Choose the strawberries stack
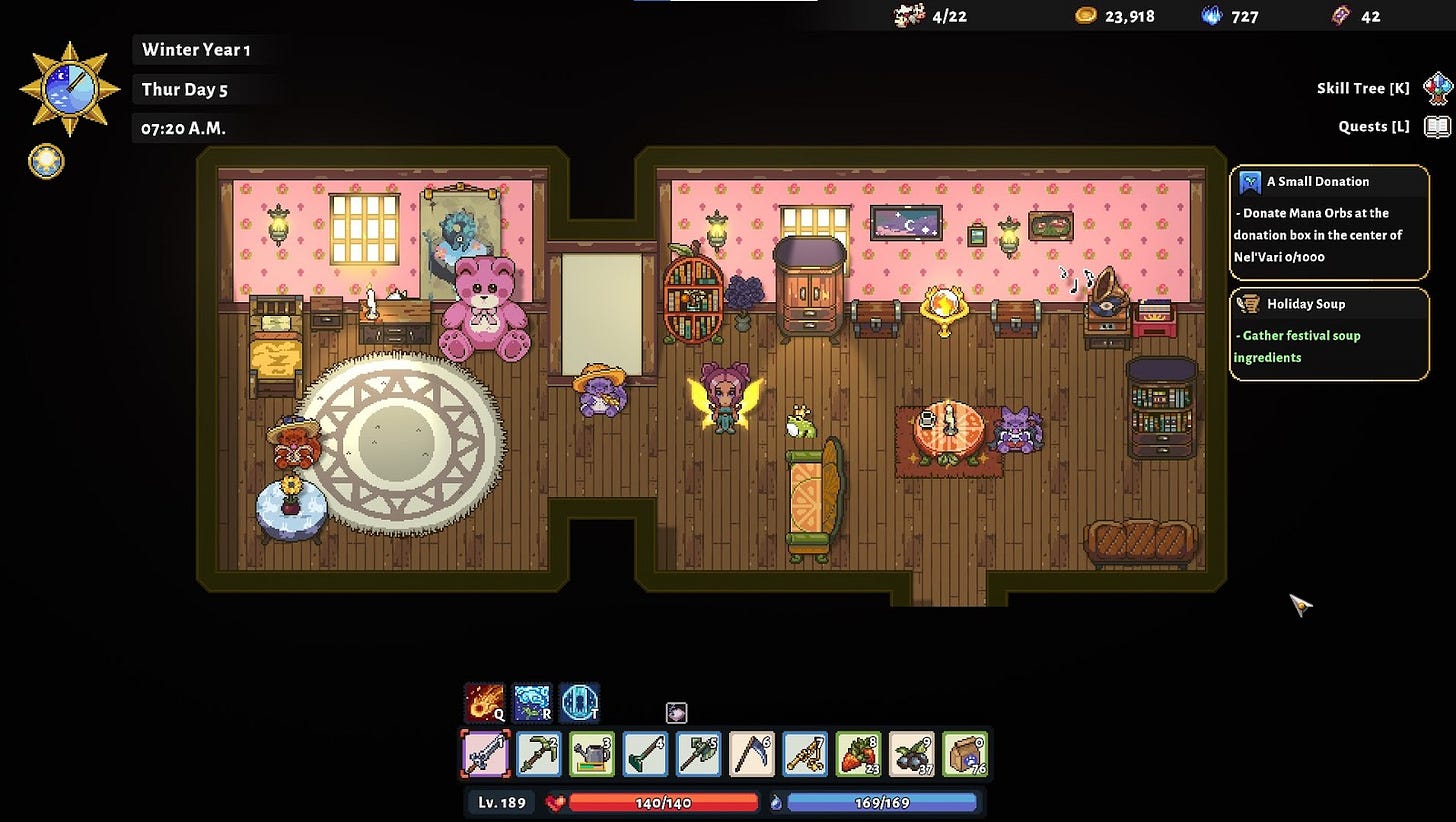This screenshot has width=1456, height=822. tap(858, 754)
